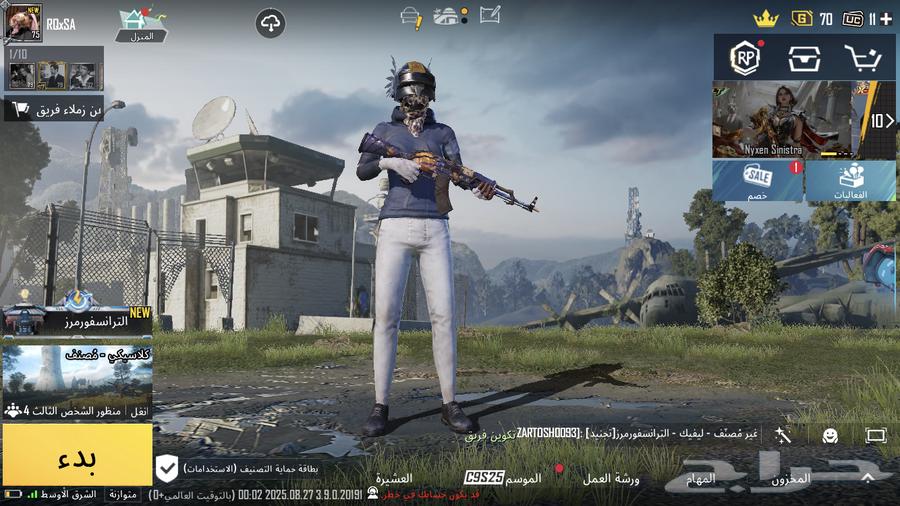Open the المنزل home icon
This screenshot has width=900, height=506.
pos(142,24)
